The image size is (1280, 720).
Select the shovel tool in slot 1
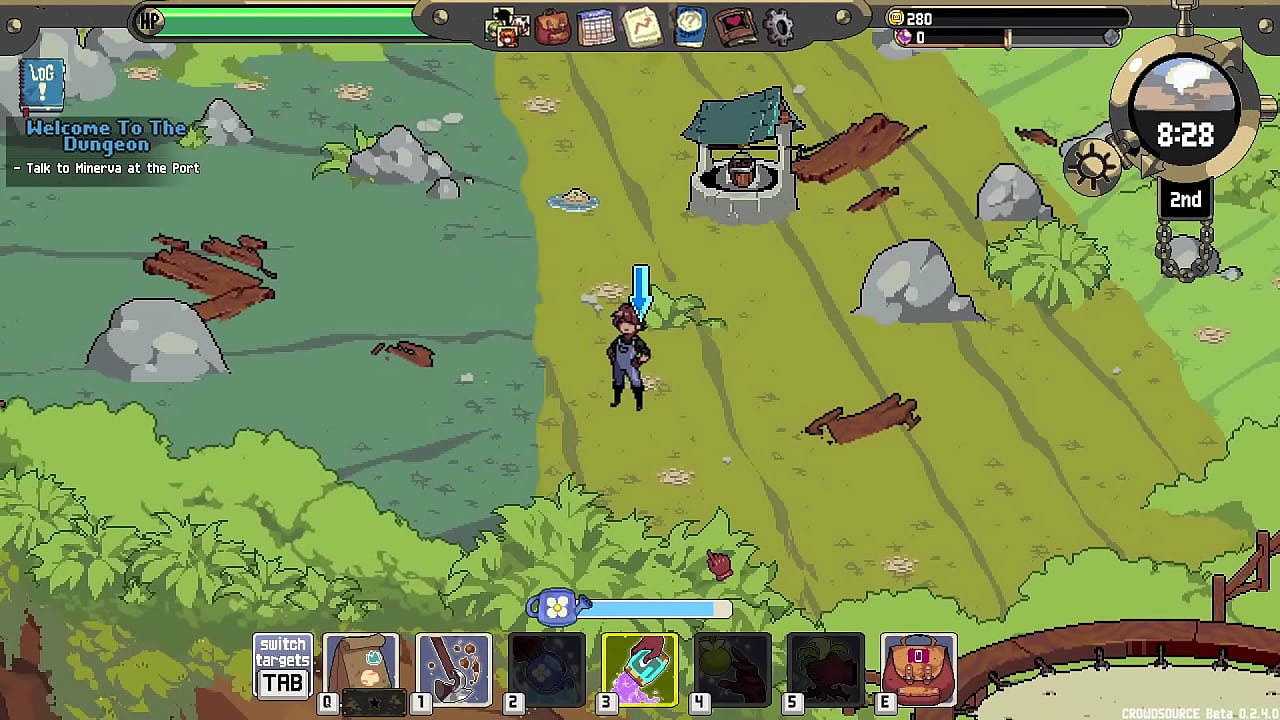click(455, 666)
